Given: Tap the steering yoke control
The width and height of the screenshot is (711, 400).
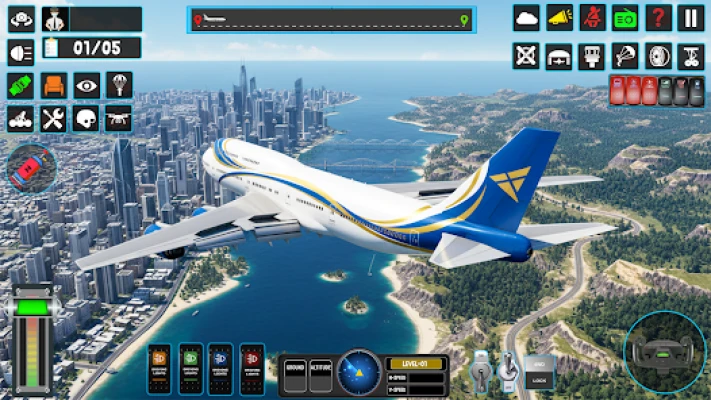Looking at the screenshot, I should point(664,352).
